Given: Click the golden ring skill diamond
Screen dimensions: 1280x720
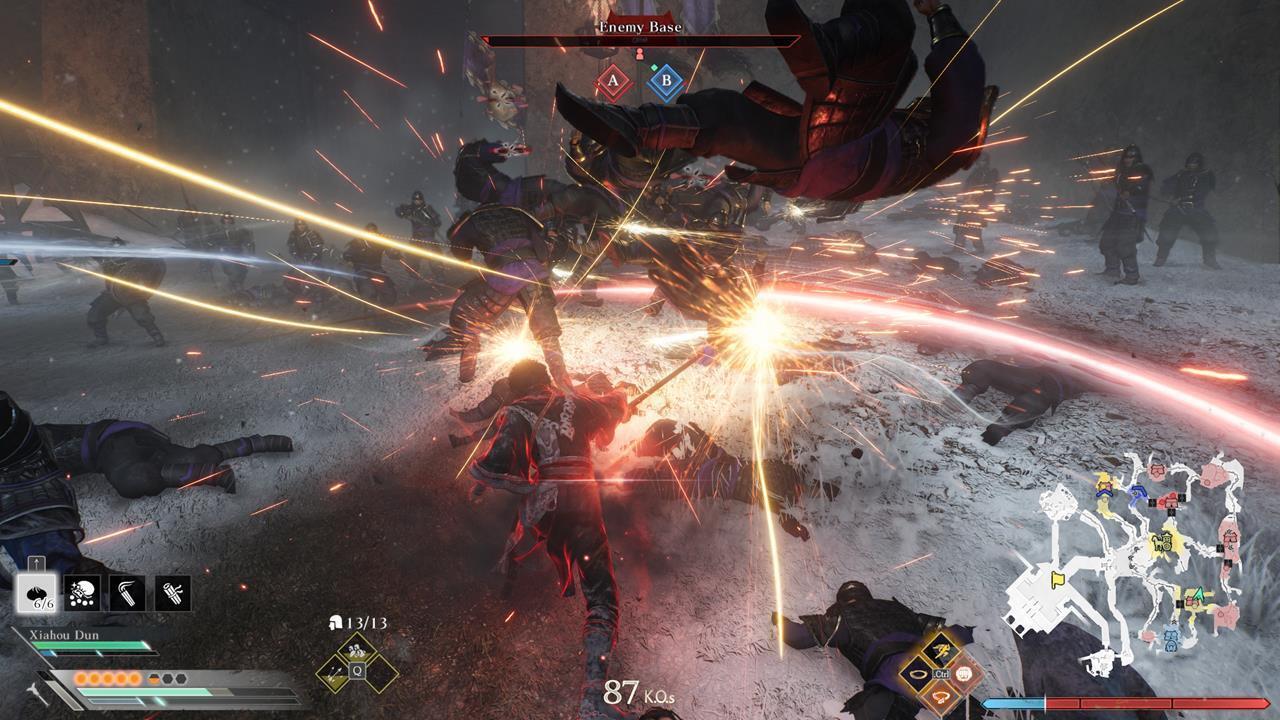Looking at the screenshot, I should pyautogui.click(x=917, y=674).
